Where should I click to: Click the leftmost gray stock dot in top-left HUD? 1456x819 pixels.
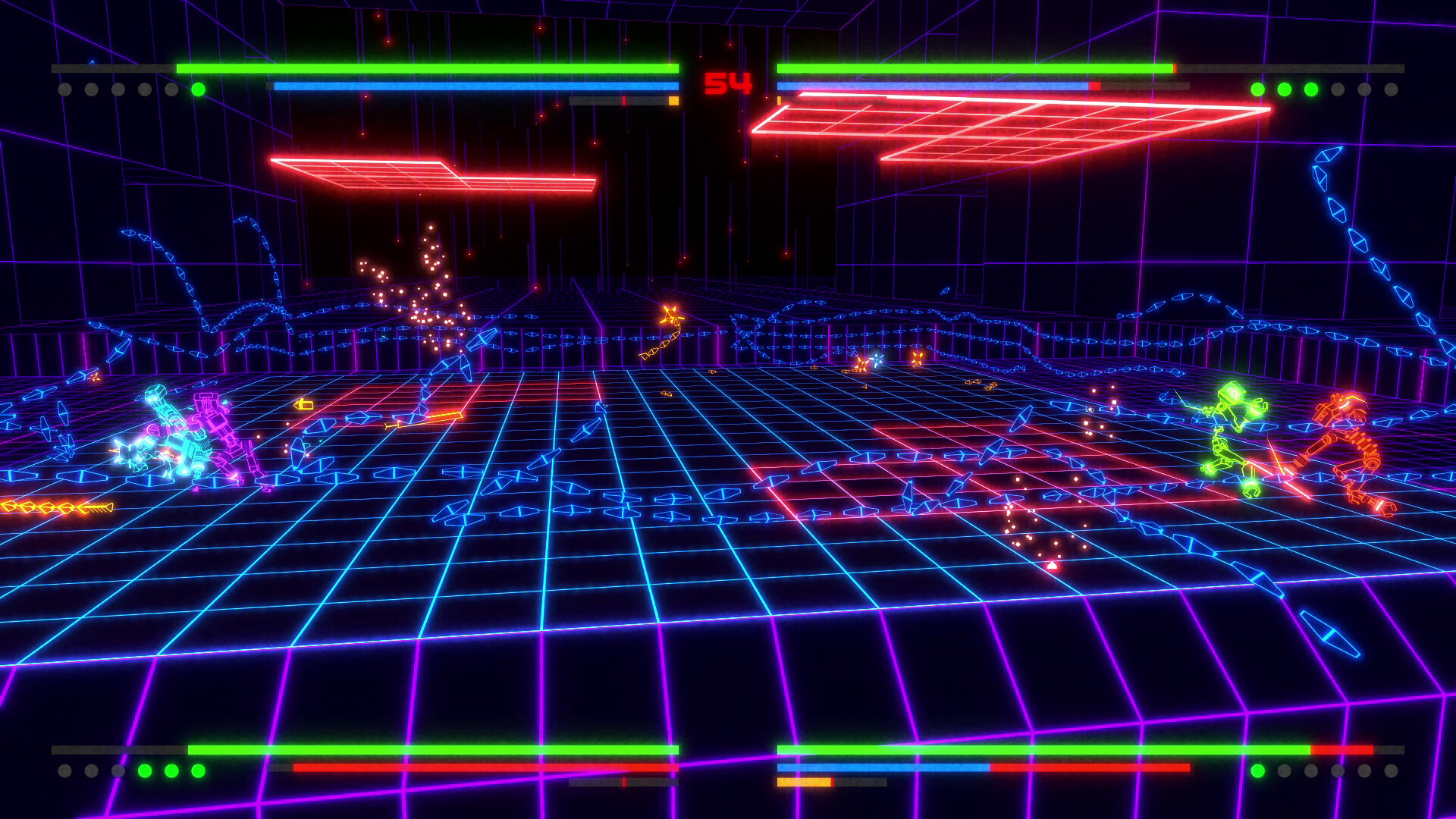[x=64, y=90]
